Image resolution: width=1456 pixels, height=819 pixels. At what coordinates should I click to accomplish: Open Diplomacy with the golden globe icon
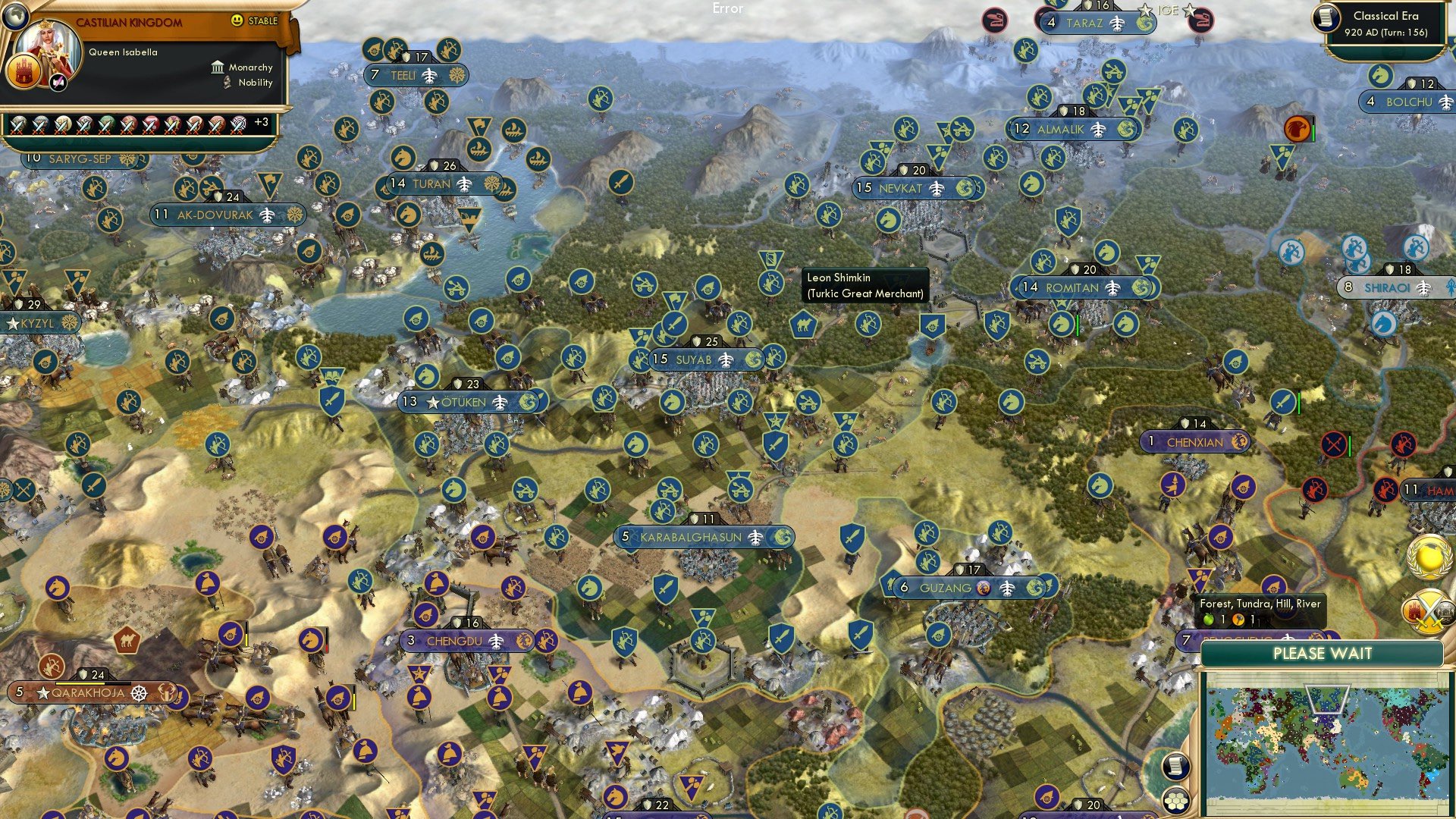[1428, 557]
